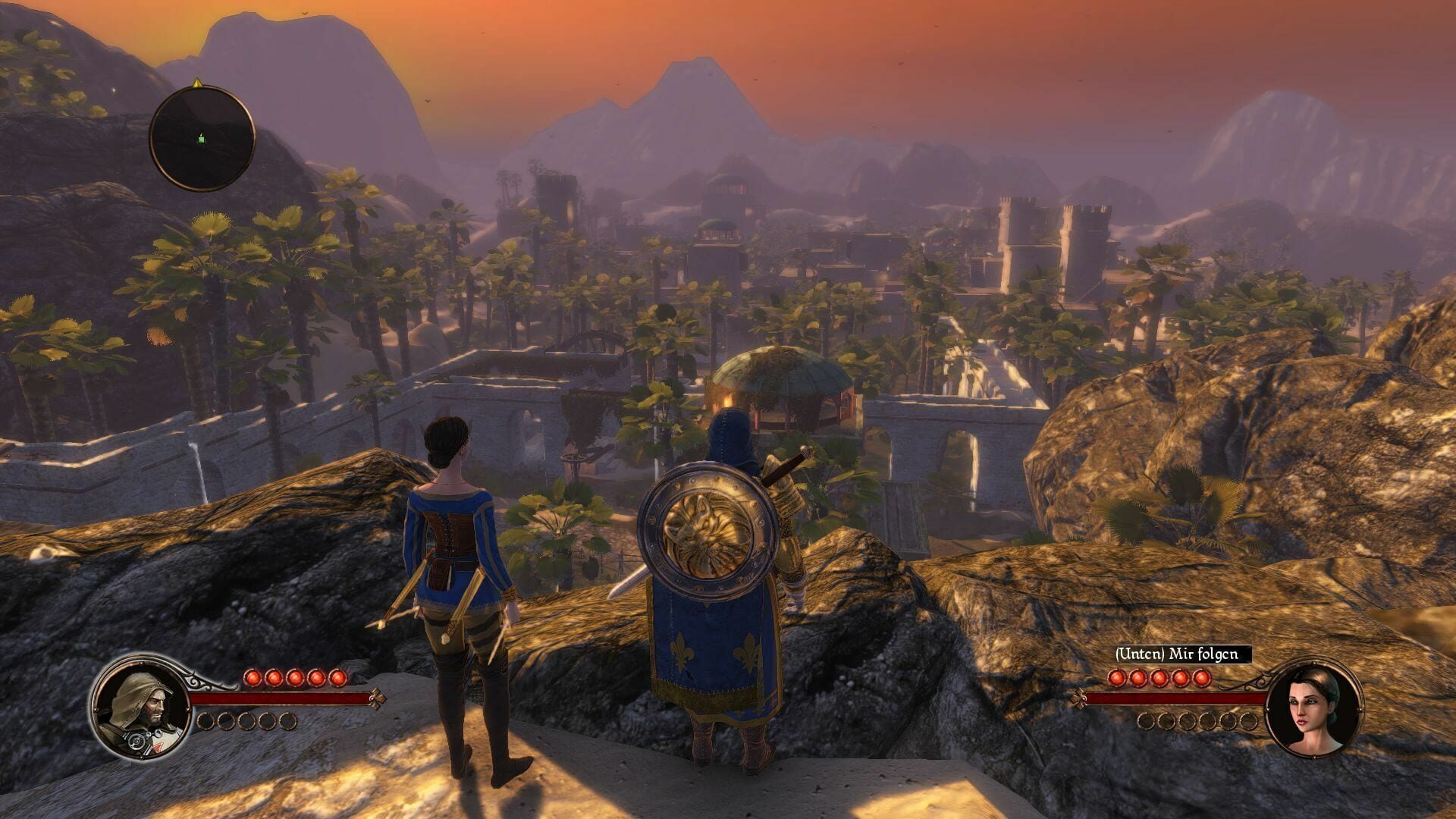The image size is (1456, 819).
Task: Click the cross-shaped ornament at the health bar's end
Action: pyautogui.click(x=378, y=699)
